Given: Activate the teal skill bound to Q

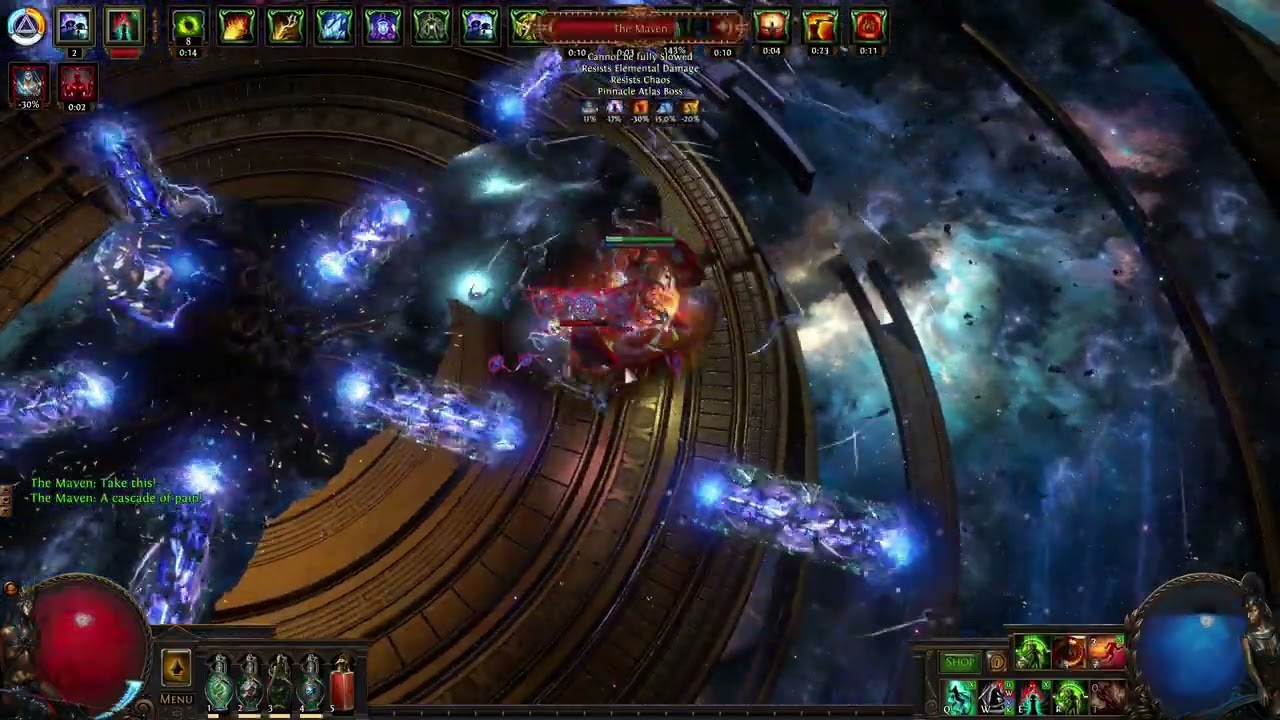Looking at the screenshot, I should click(960, 696).
